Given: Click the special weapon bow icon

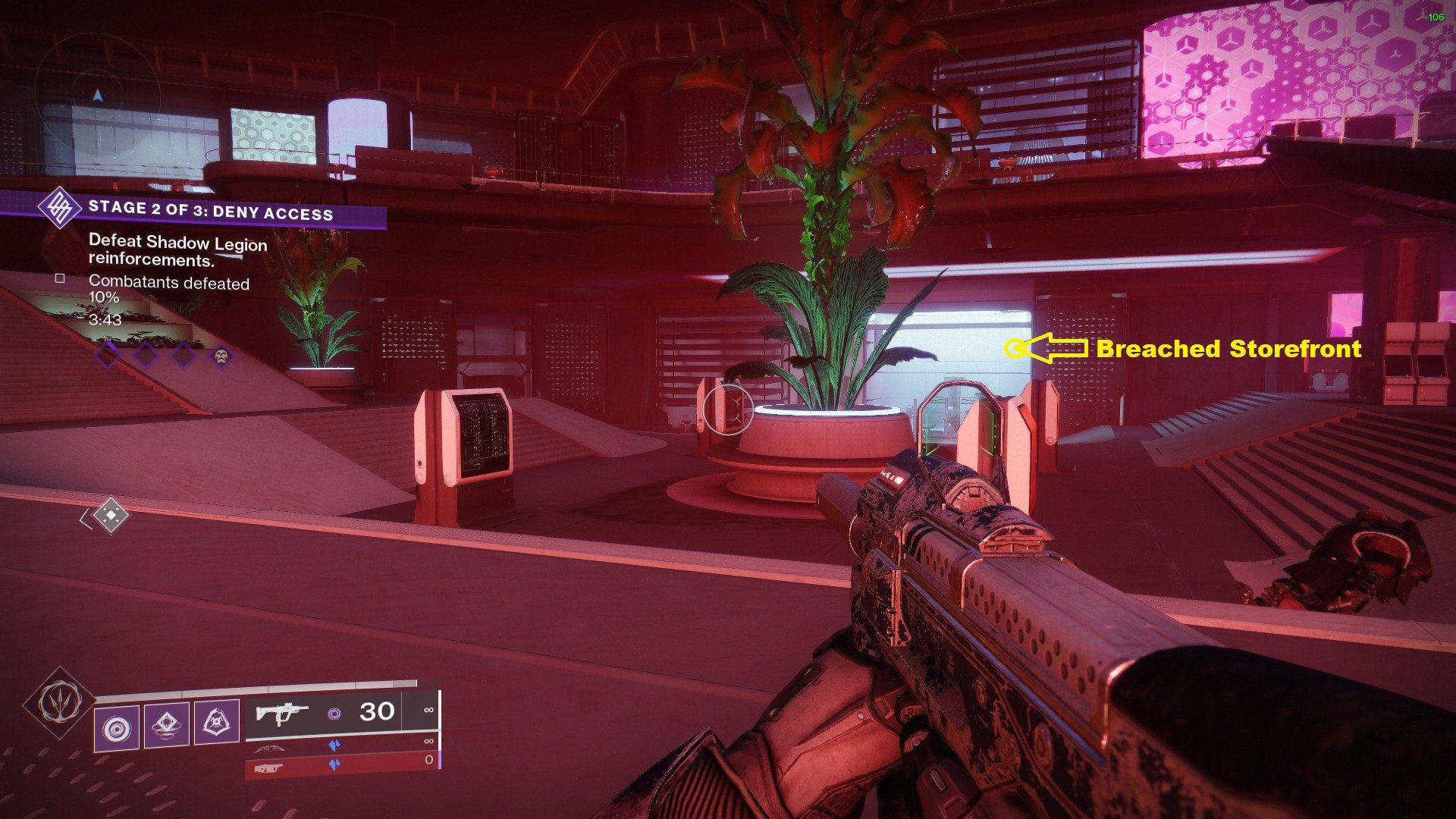Looking at the screenshot, I should coord(271,749).
